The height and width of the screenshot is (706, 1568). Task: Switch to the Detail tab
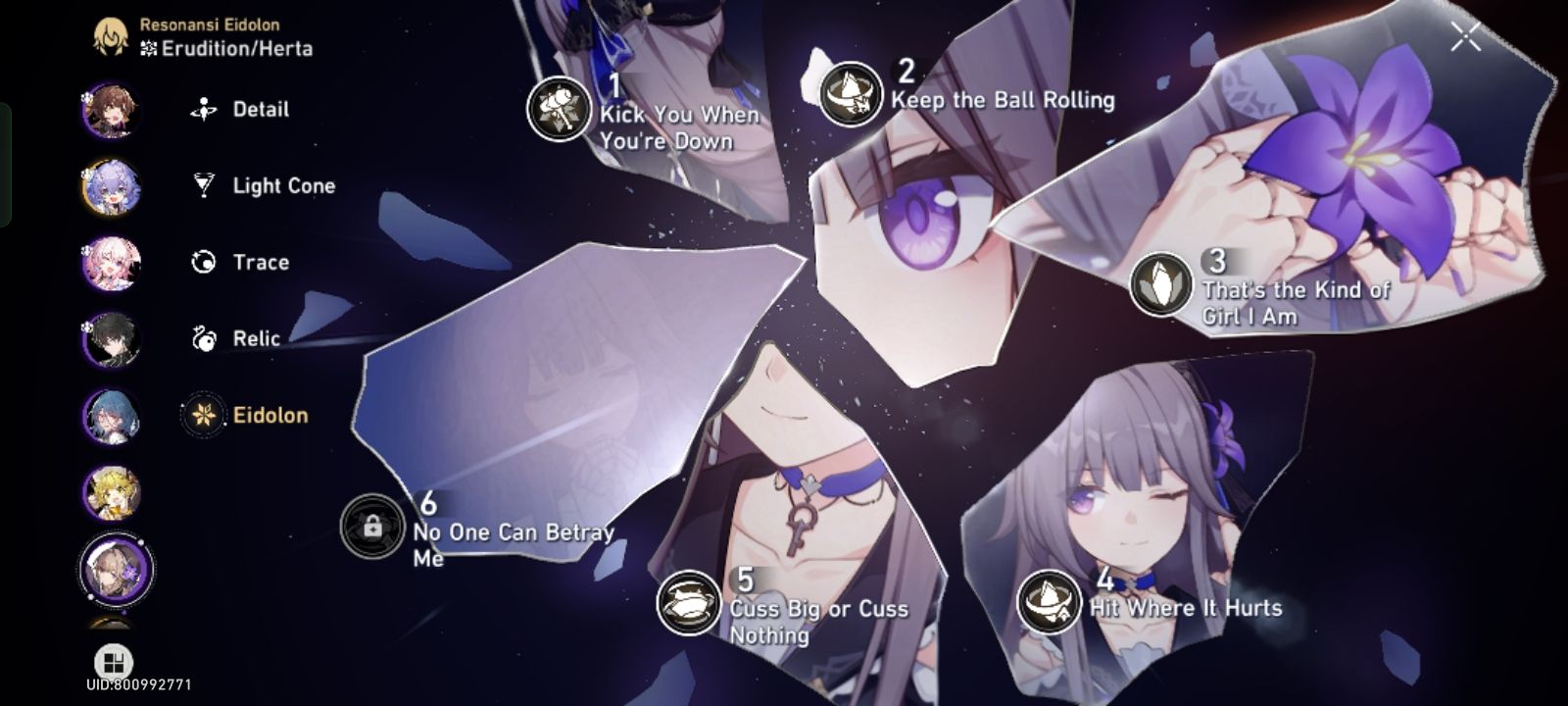click(x=261, y=110)
